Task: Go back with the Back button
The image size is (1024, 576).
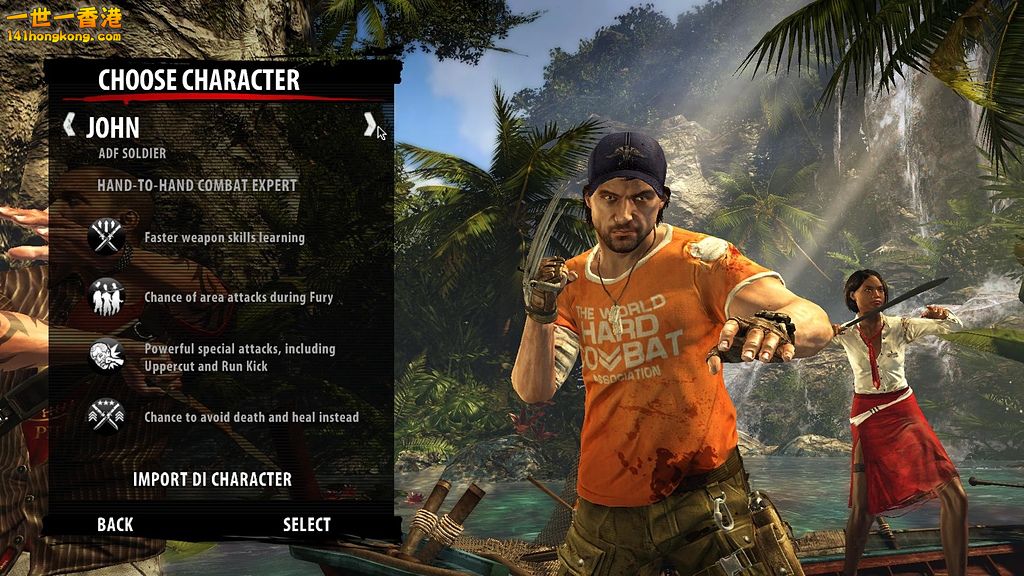Action: coord(115,524)
